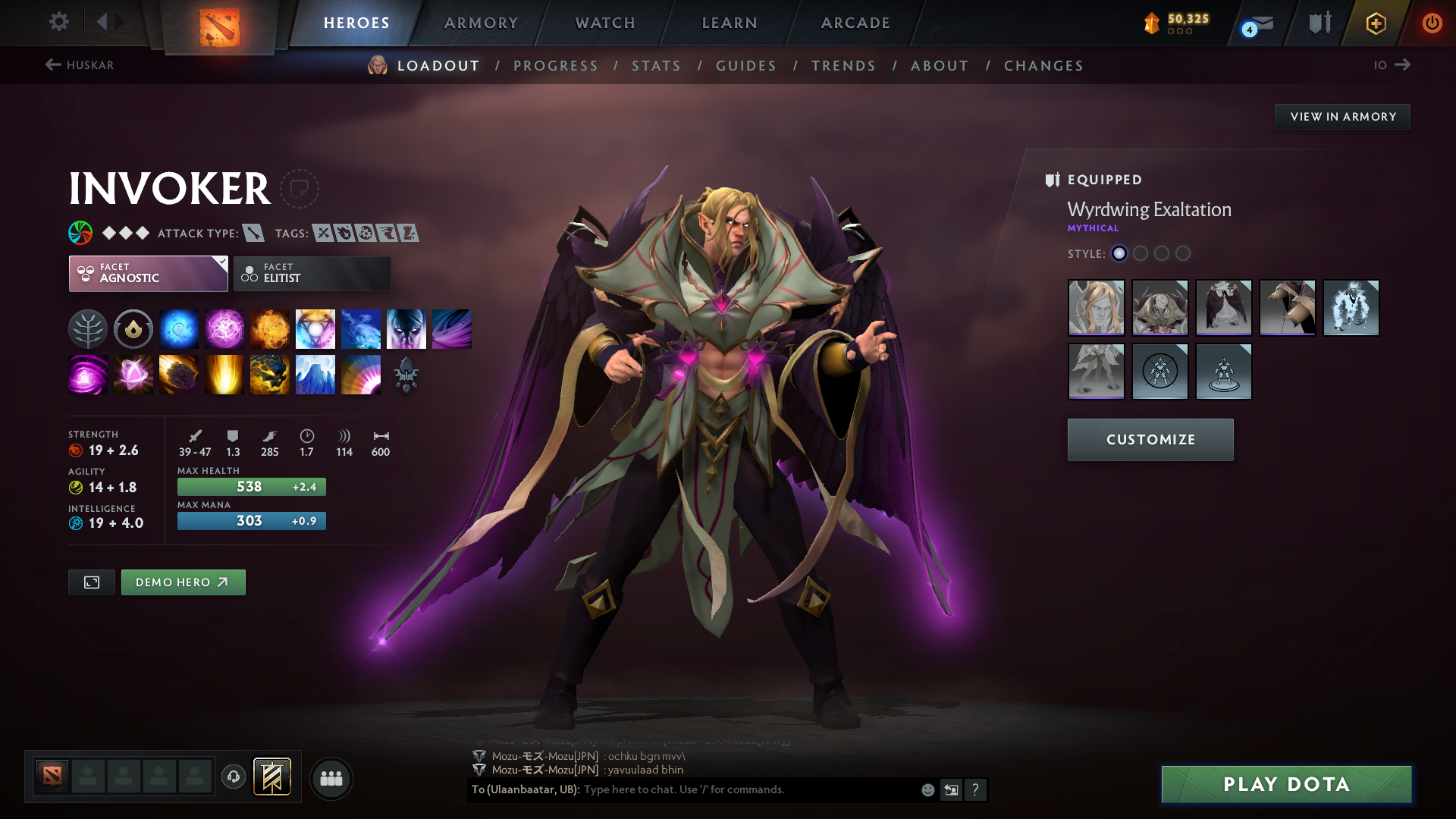Click the Aghanim's Scepter upgrade icon
Screen dimensions: 1456x819
407,374
